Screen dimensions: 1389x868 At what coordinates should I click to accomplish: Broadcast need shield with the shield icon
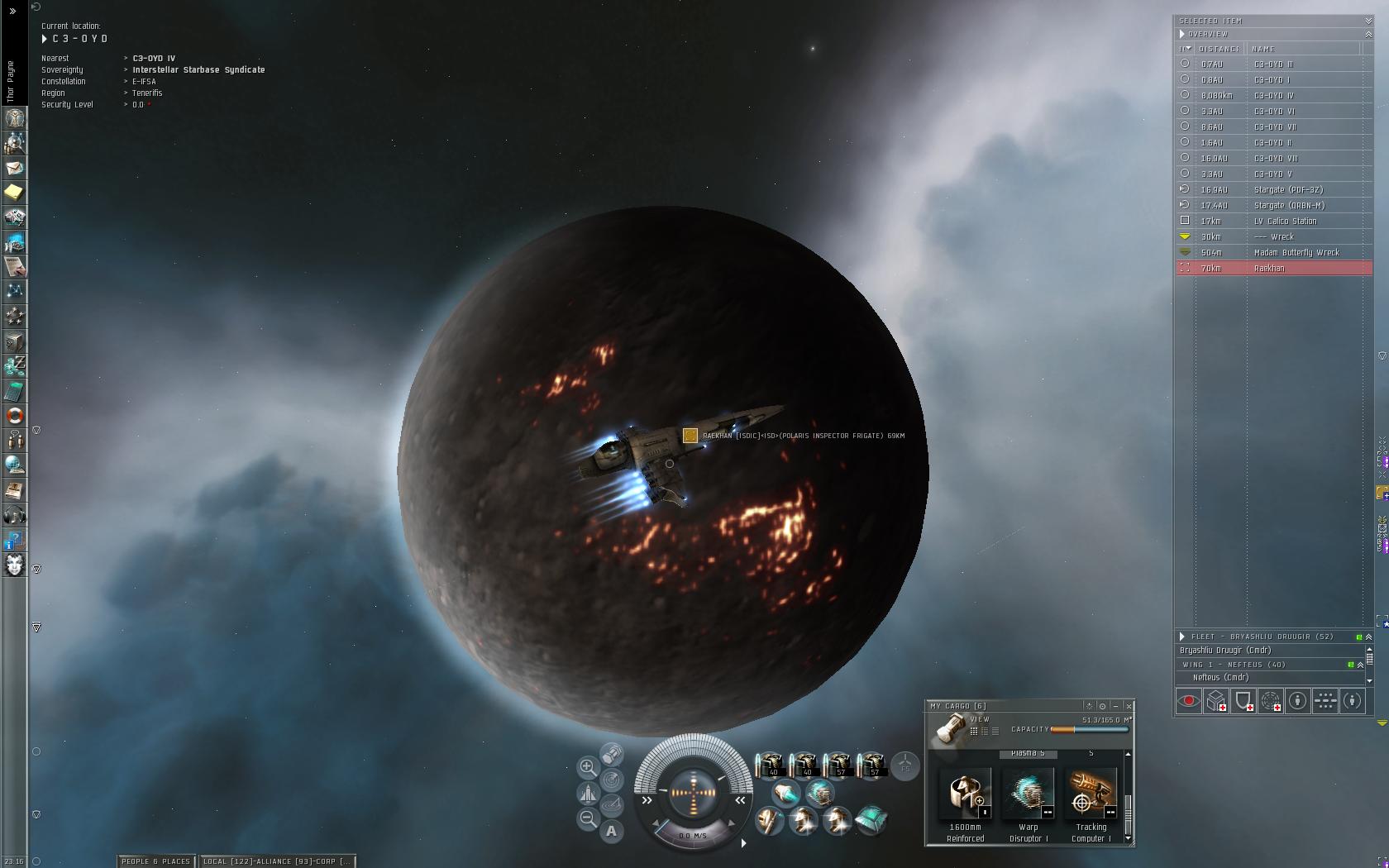point(1243,702)
